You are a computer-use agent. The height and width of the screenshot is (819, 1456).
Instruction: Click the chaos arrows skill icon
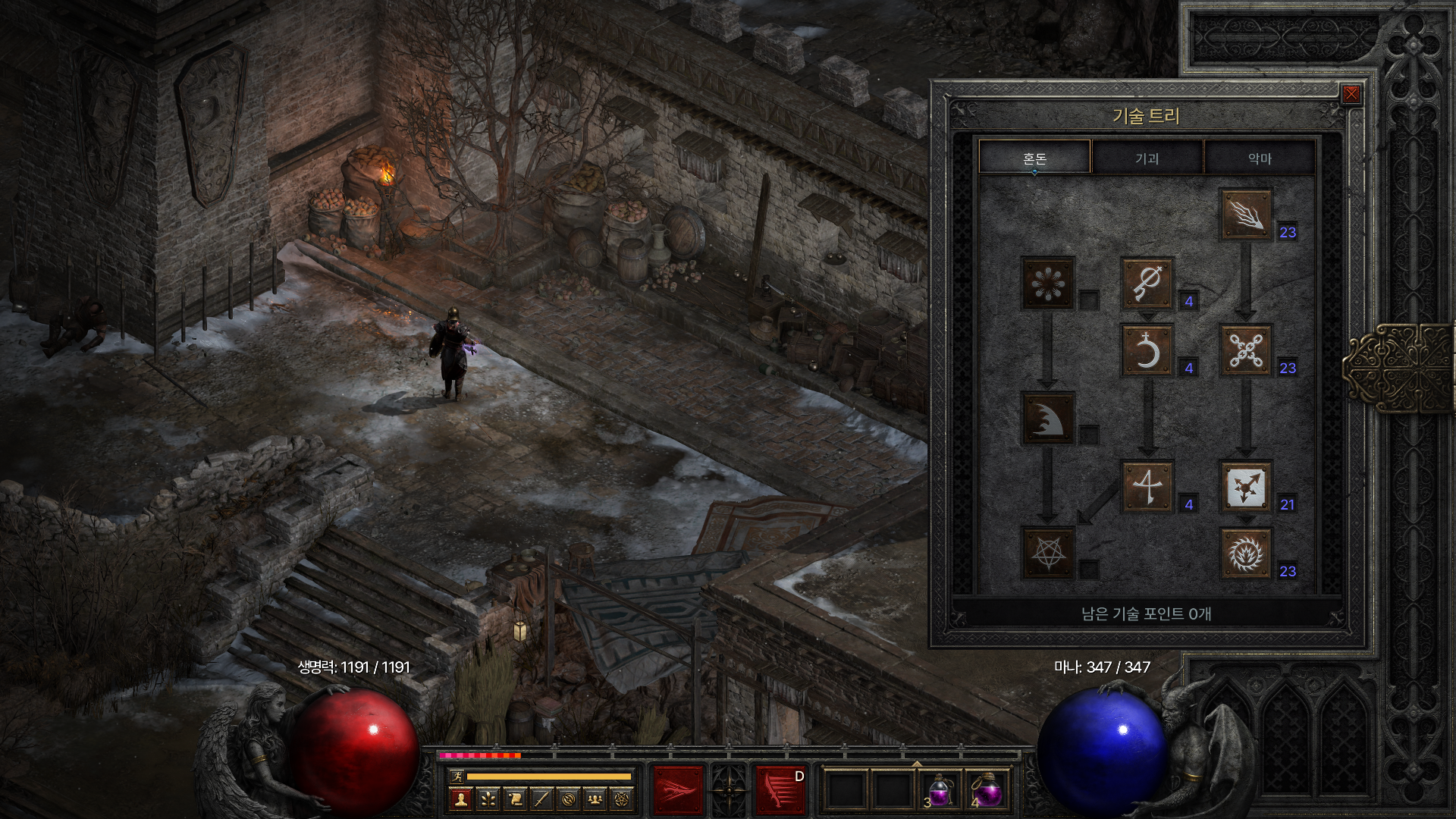[x=1245, y=487]
